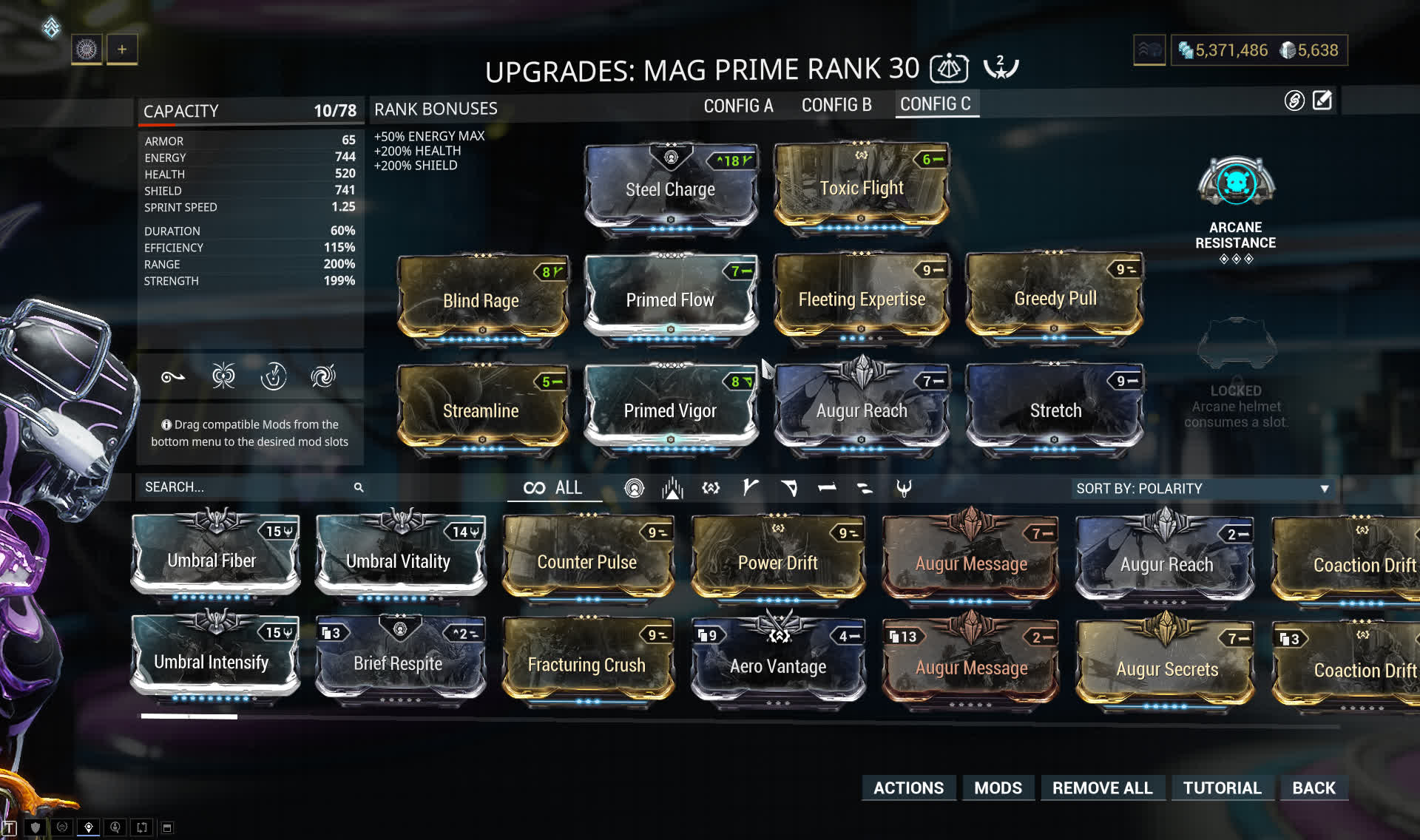Open the Tutorial
Image resolution: width=1420 pixels, height=840 pixels.
[x=1222, y=787]
